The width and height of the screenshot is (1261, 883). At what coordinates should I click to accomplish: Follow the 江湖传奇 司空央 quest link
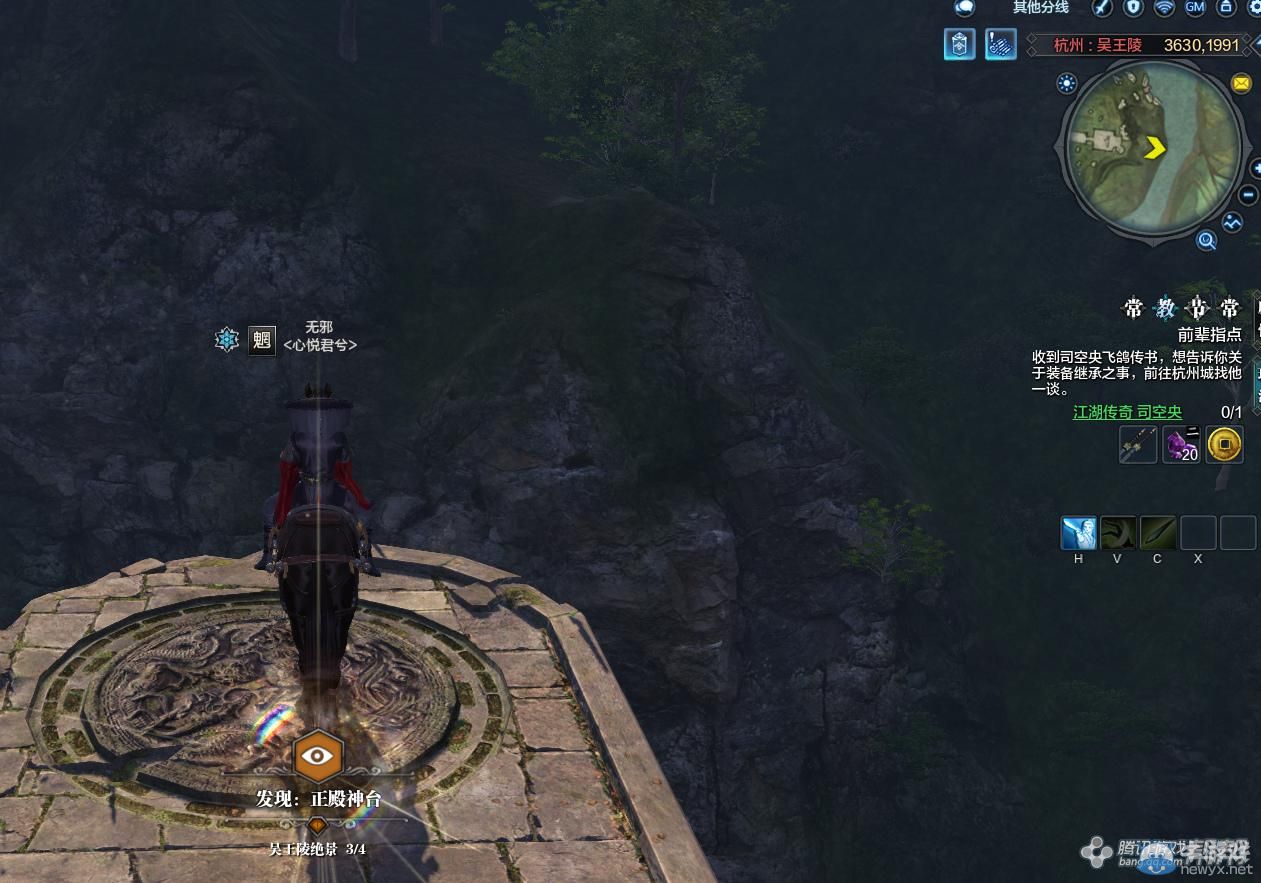click(x=1127, y=412)
